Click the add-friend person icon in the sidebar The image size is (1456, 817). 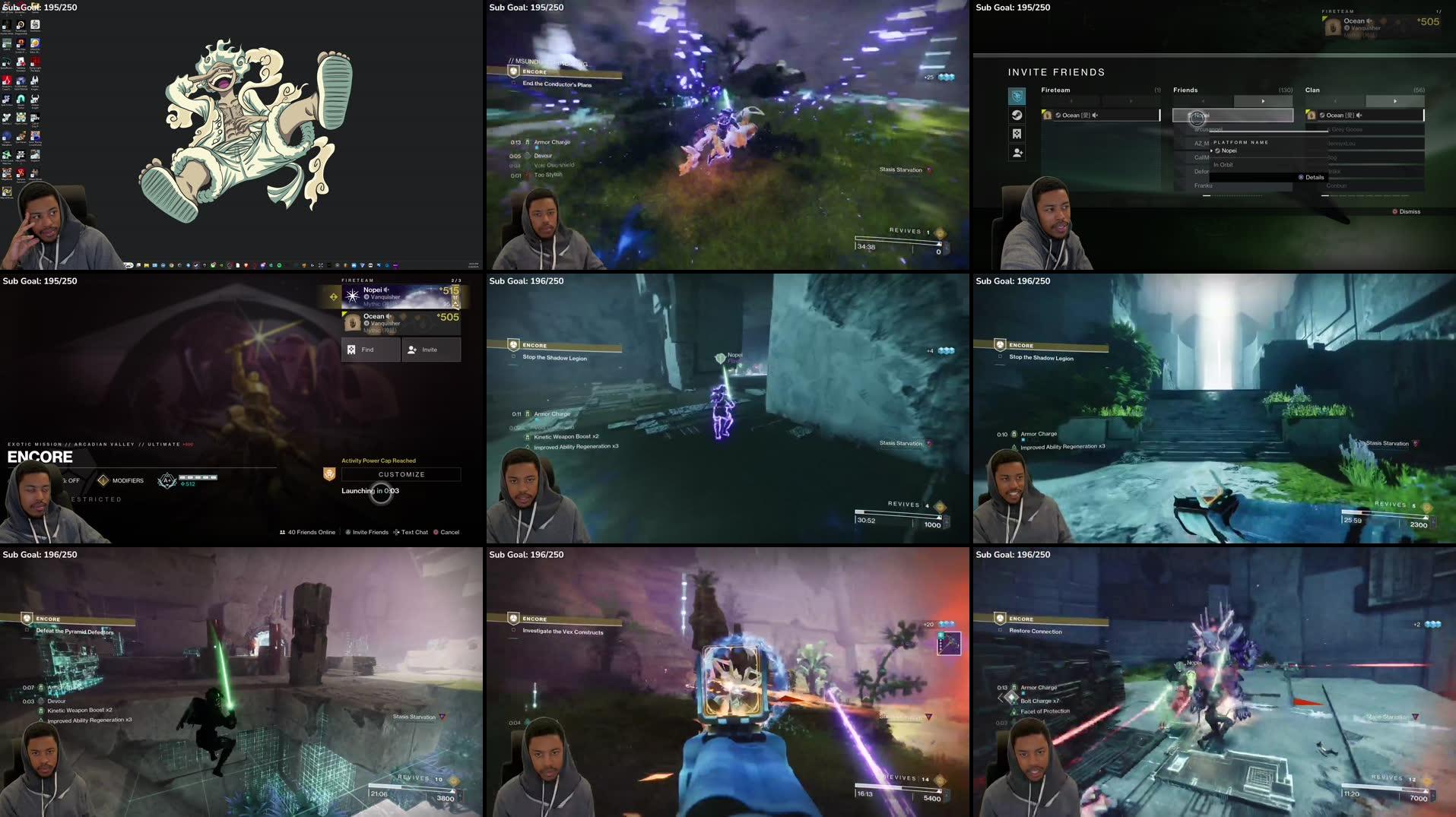pos(1017,152)
